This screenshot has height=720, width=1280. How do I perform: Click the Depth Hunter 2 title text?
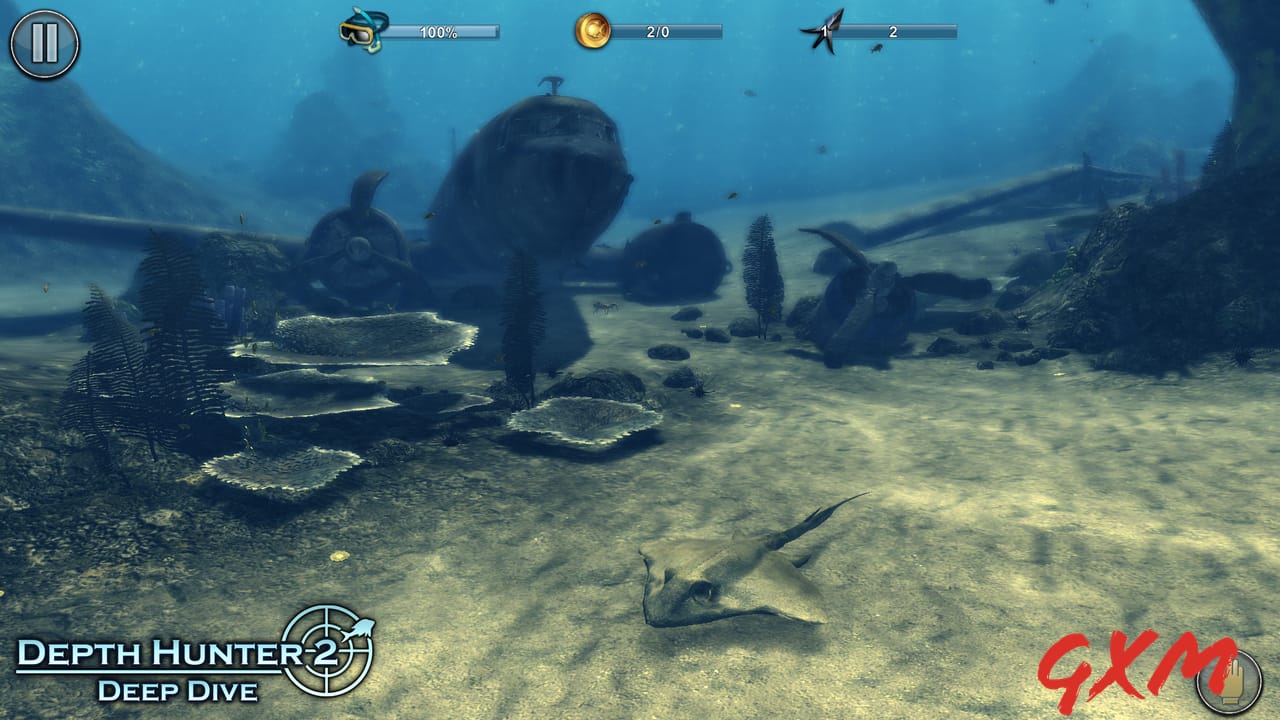click(150, 654)
